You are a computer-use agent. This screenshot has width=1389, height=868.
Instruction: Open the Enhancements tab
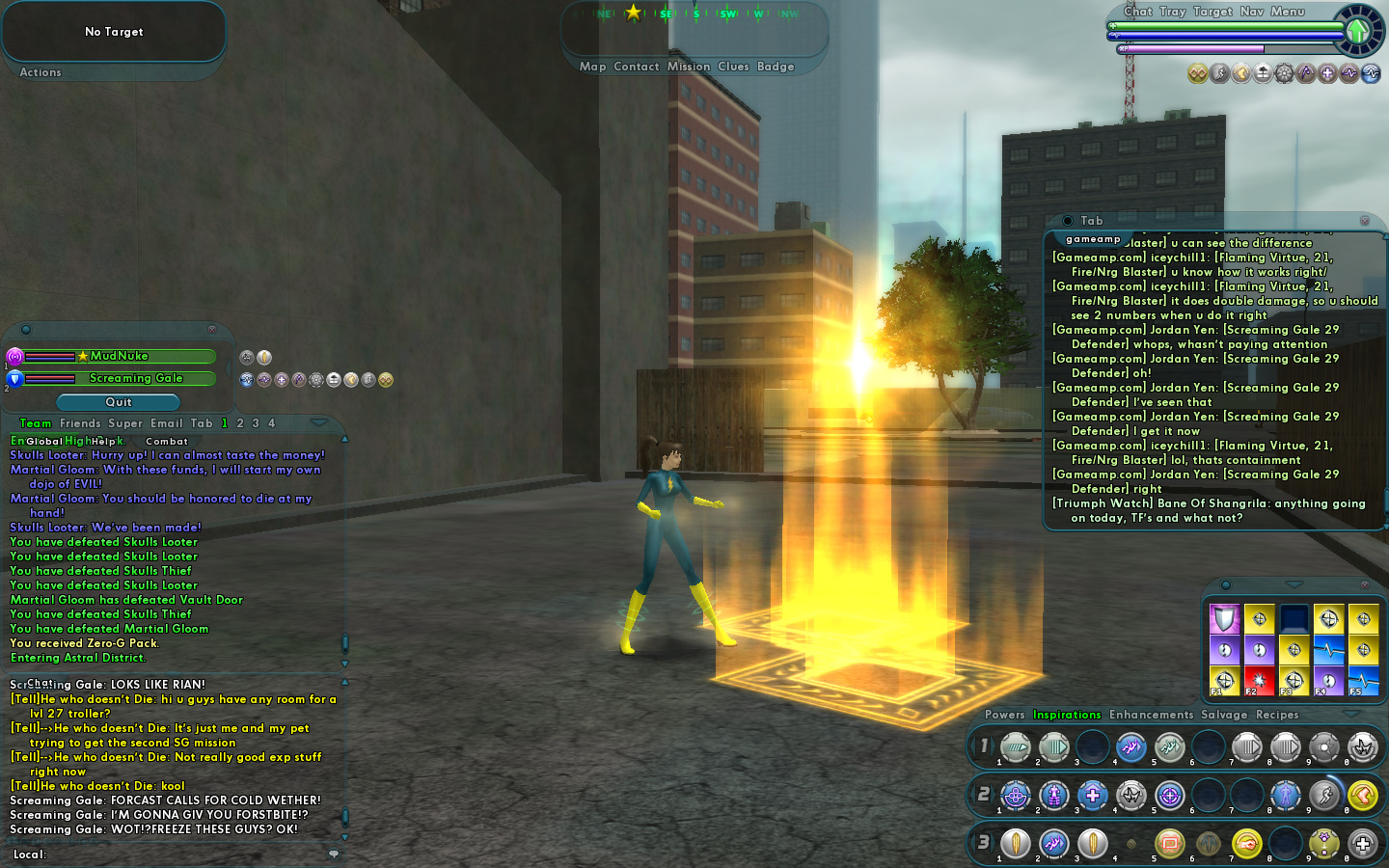(x=1151, y=715)
